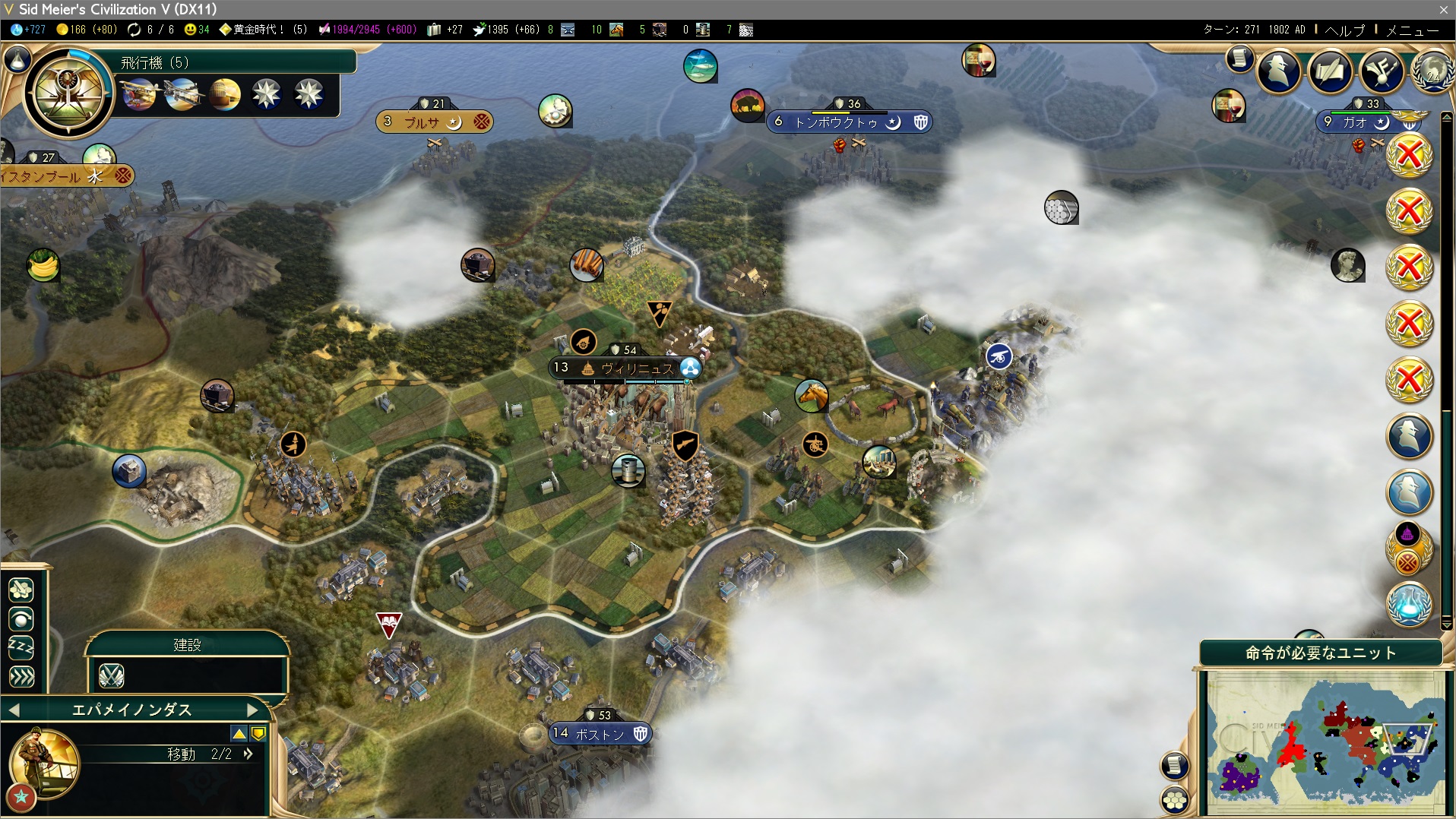Open the ヘルプ help screen

point(1344,30)
